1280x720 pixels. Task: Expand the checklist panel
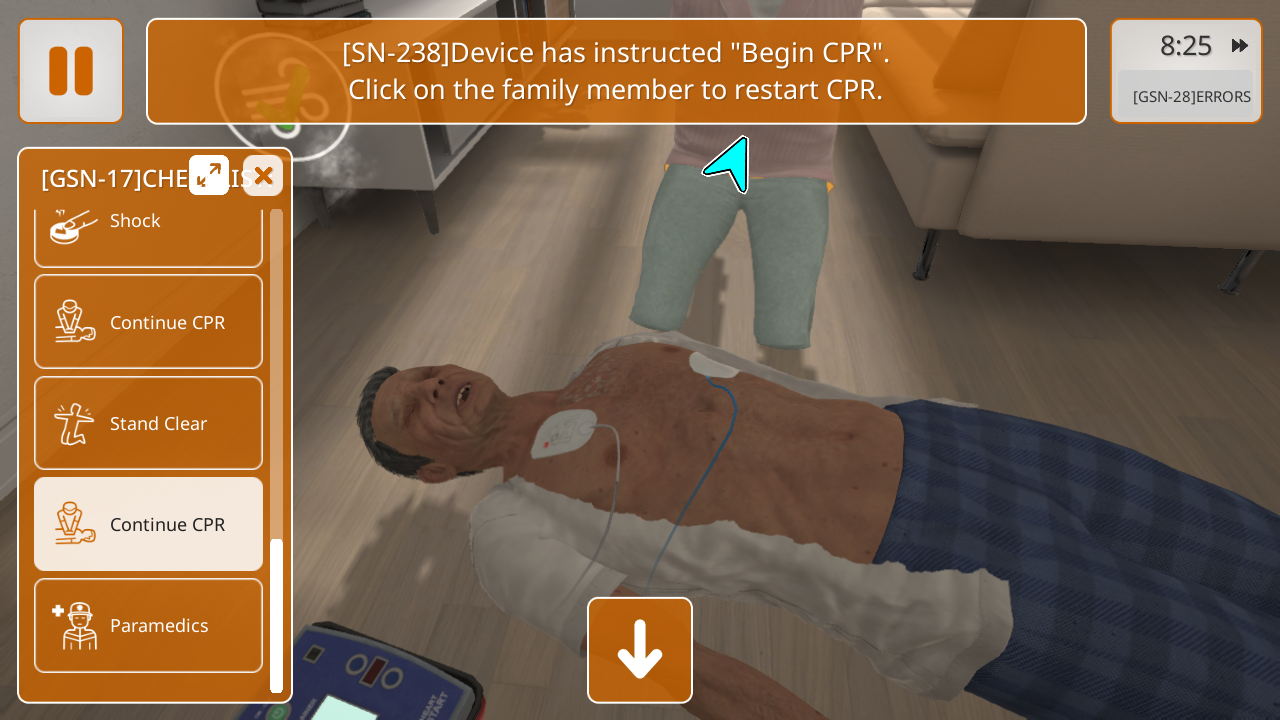tap(209, 176)
